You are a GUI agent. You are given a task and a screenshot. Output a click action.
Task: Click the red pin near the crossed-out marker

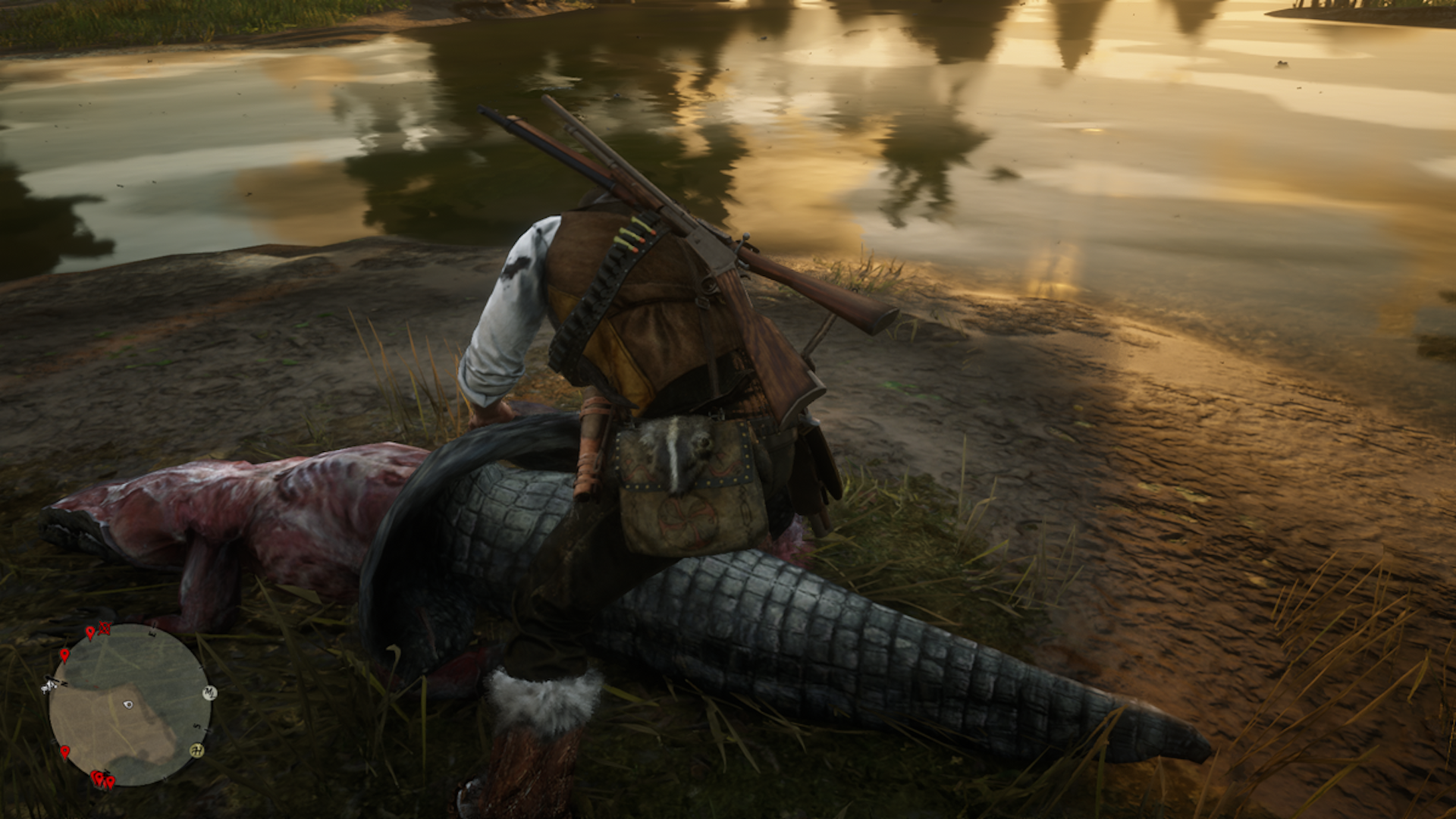click(90, 632)
